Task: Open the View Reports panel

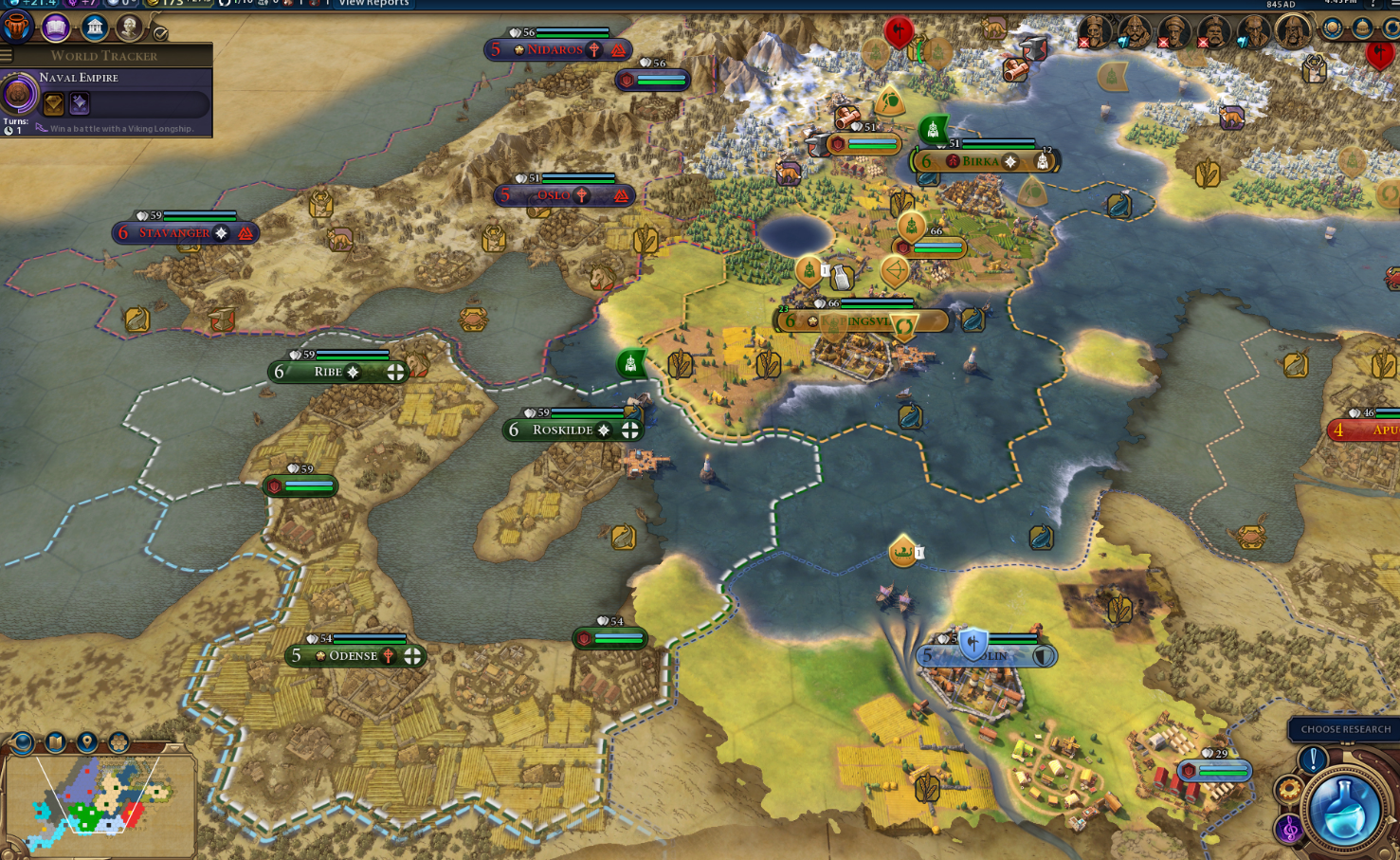Action: tap(373, 4)
